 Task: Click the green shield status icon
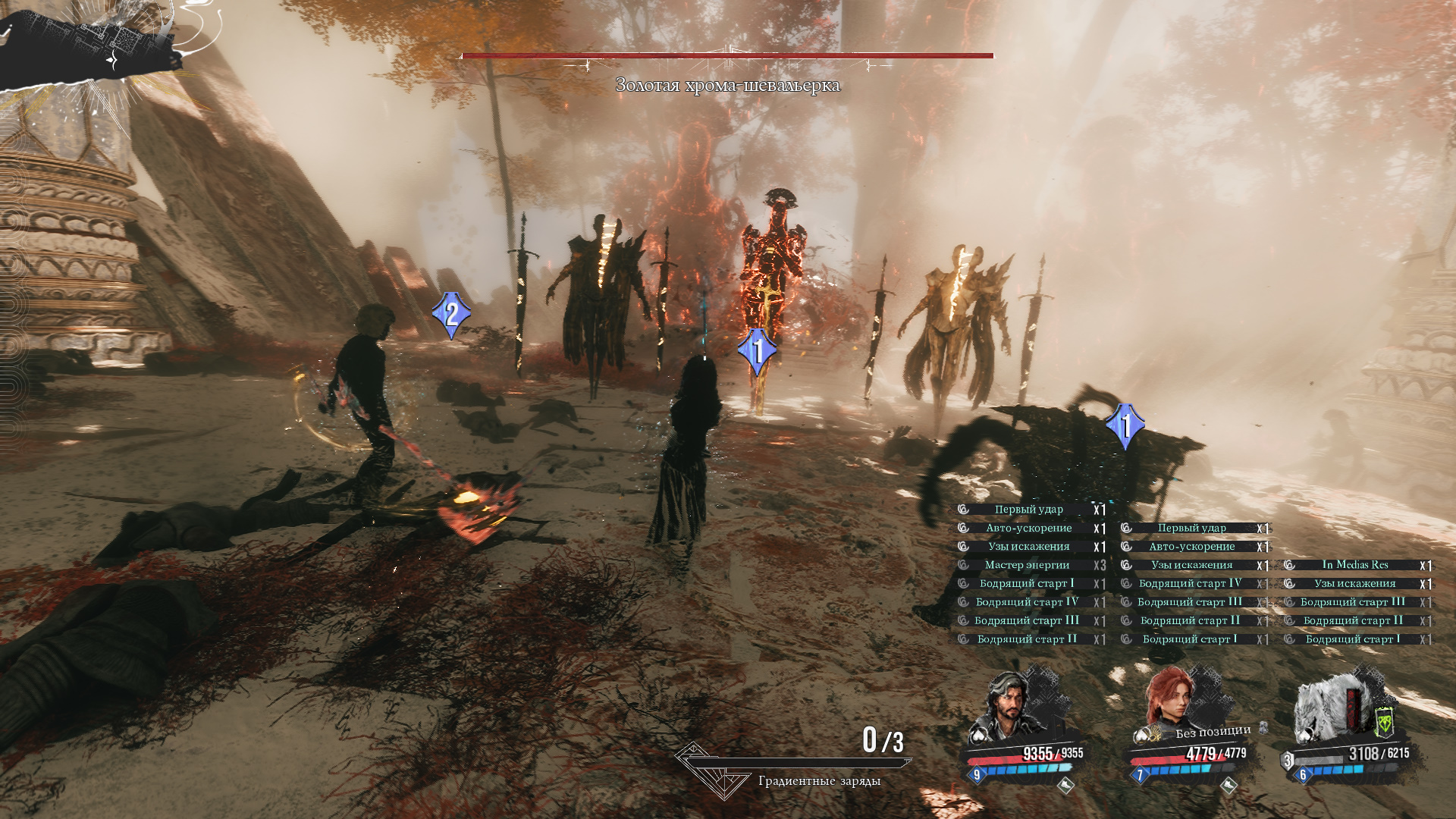1385,723
